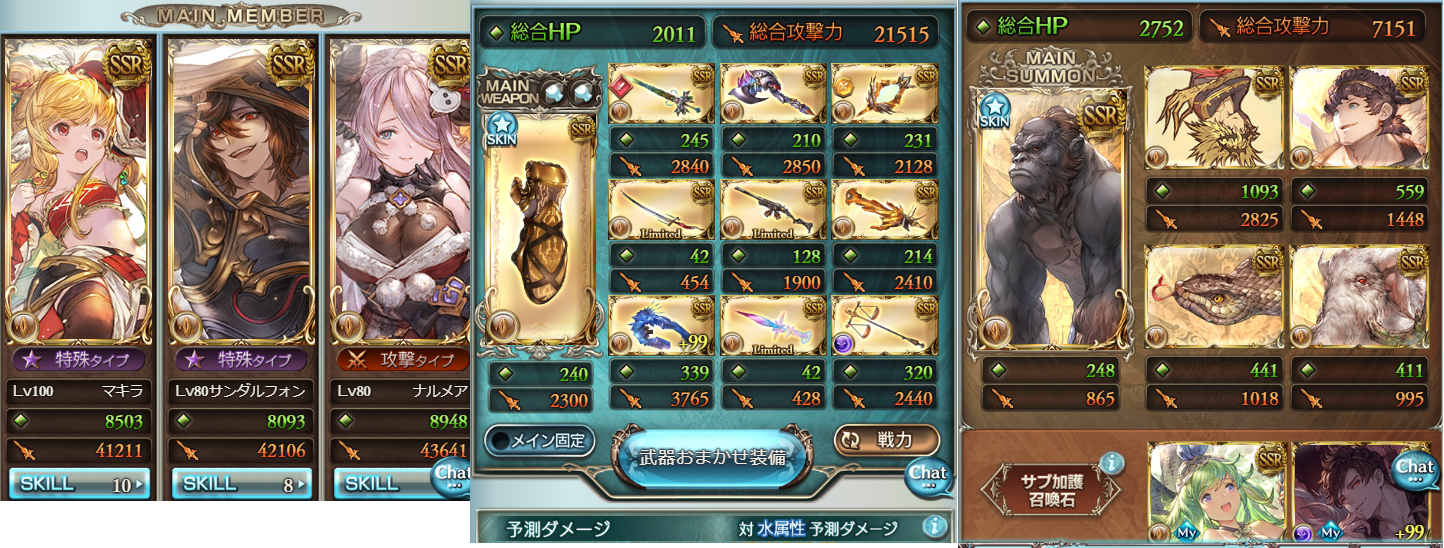Open サンダルフォン's SKILL 8 button
Screen dimensions: 1444x548
241,484
